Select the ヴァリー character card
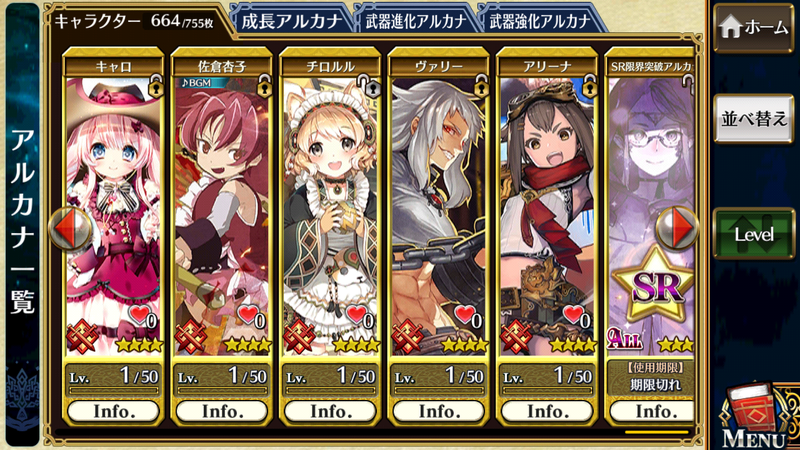 pyautogui.click(x=438, y=210)
